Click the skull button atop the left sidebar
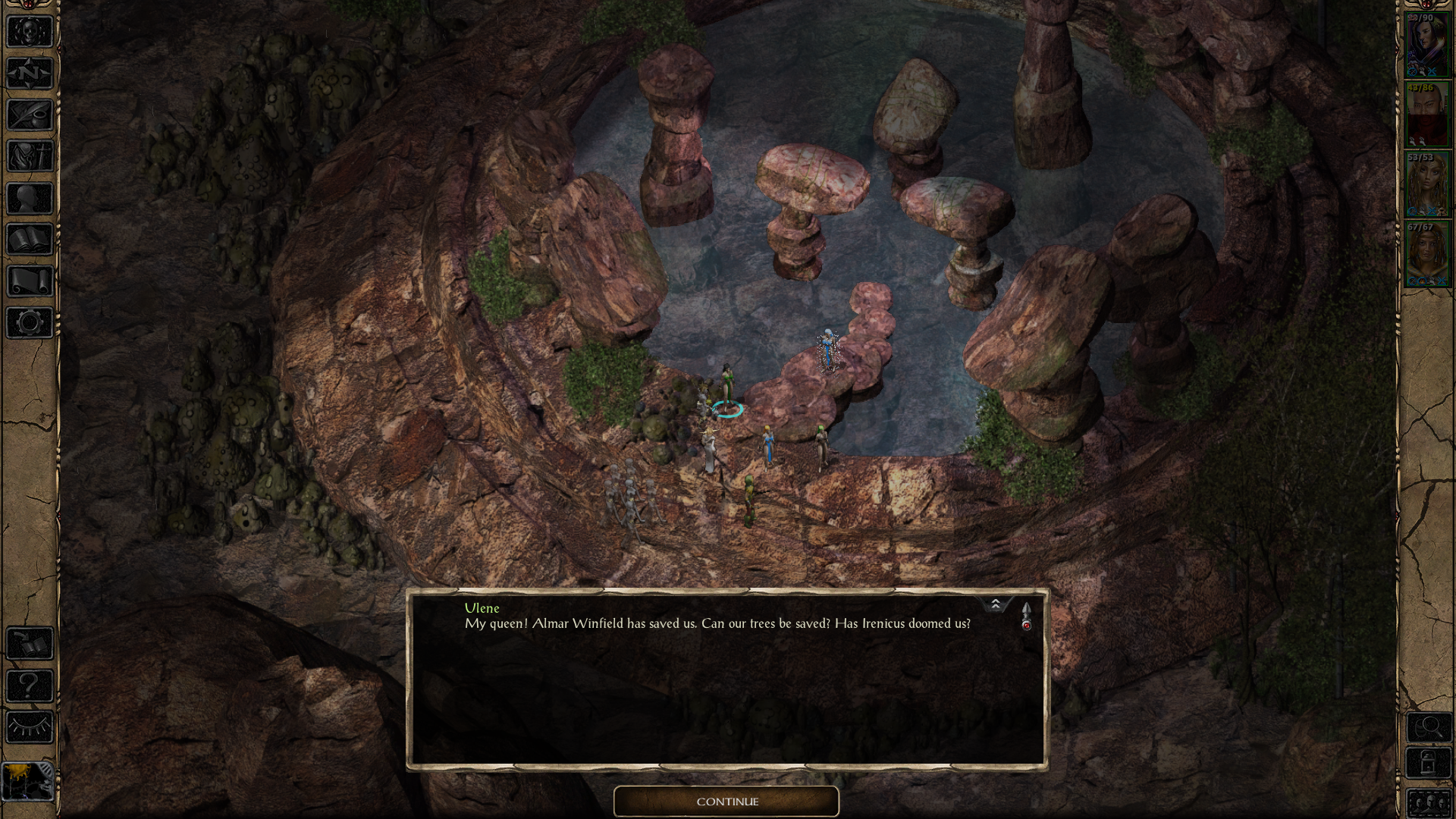 [30, 32]
